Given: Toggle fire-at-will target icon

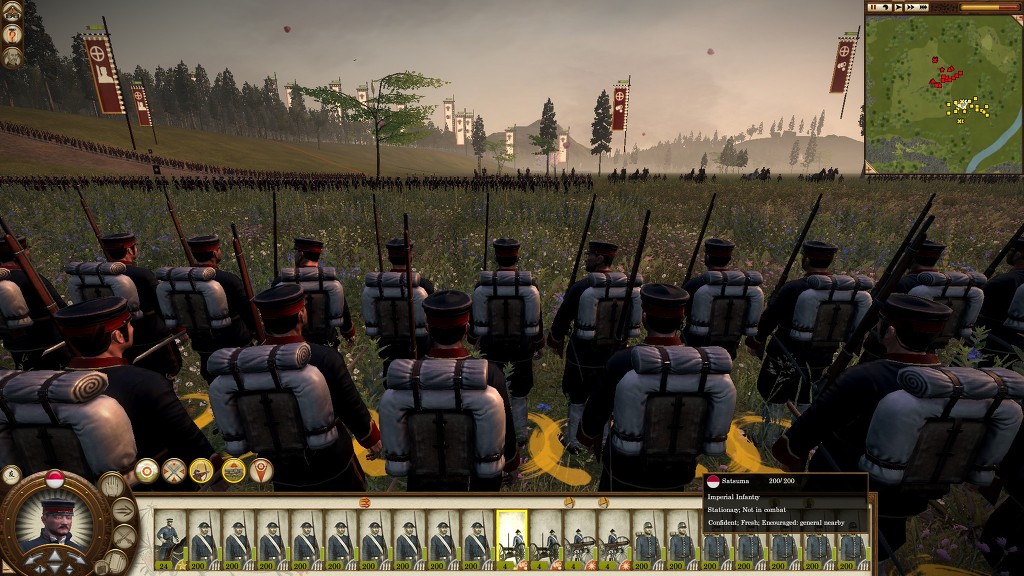Looking at the screenshot, I should (147, 470).
